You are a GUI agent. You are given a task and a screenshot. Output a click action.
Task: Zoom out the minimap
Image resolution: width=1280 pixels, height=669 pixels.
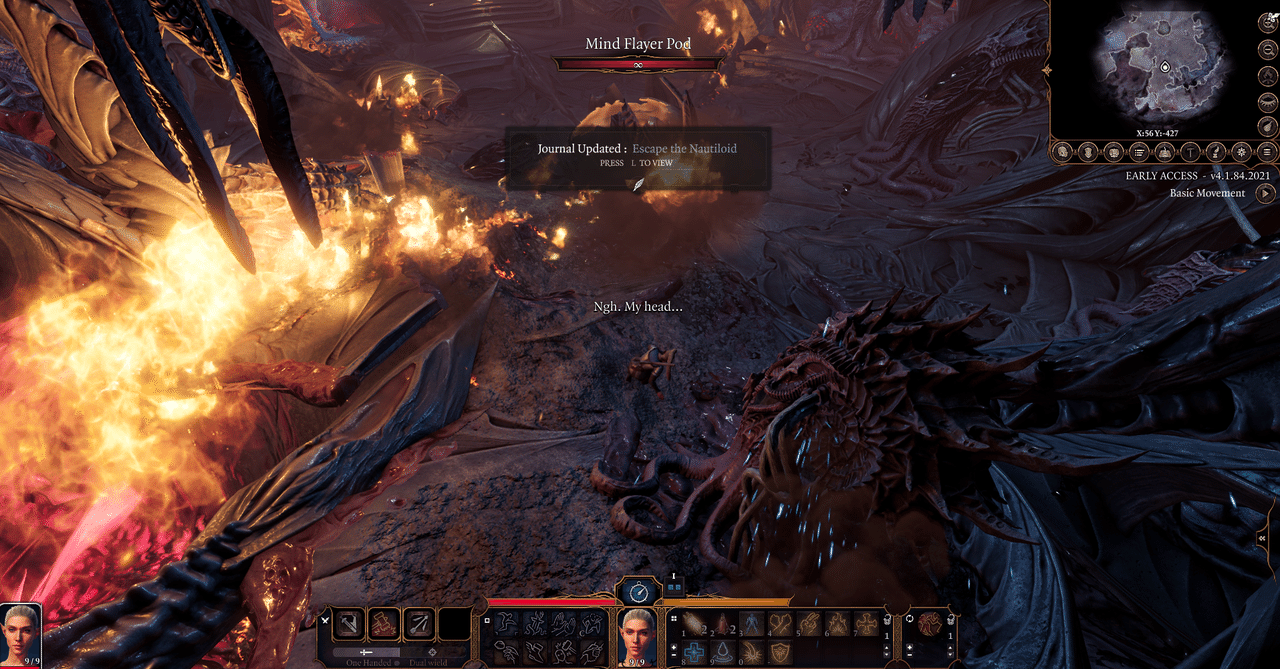click(1267, 48)
